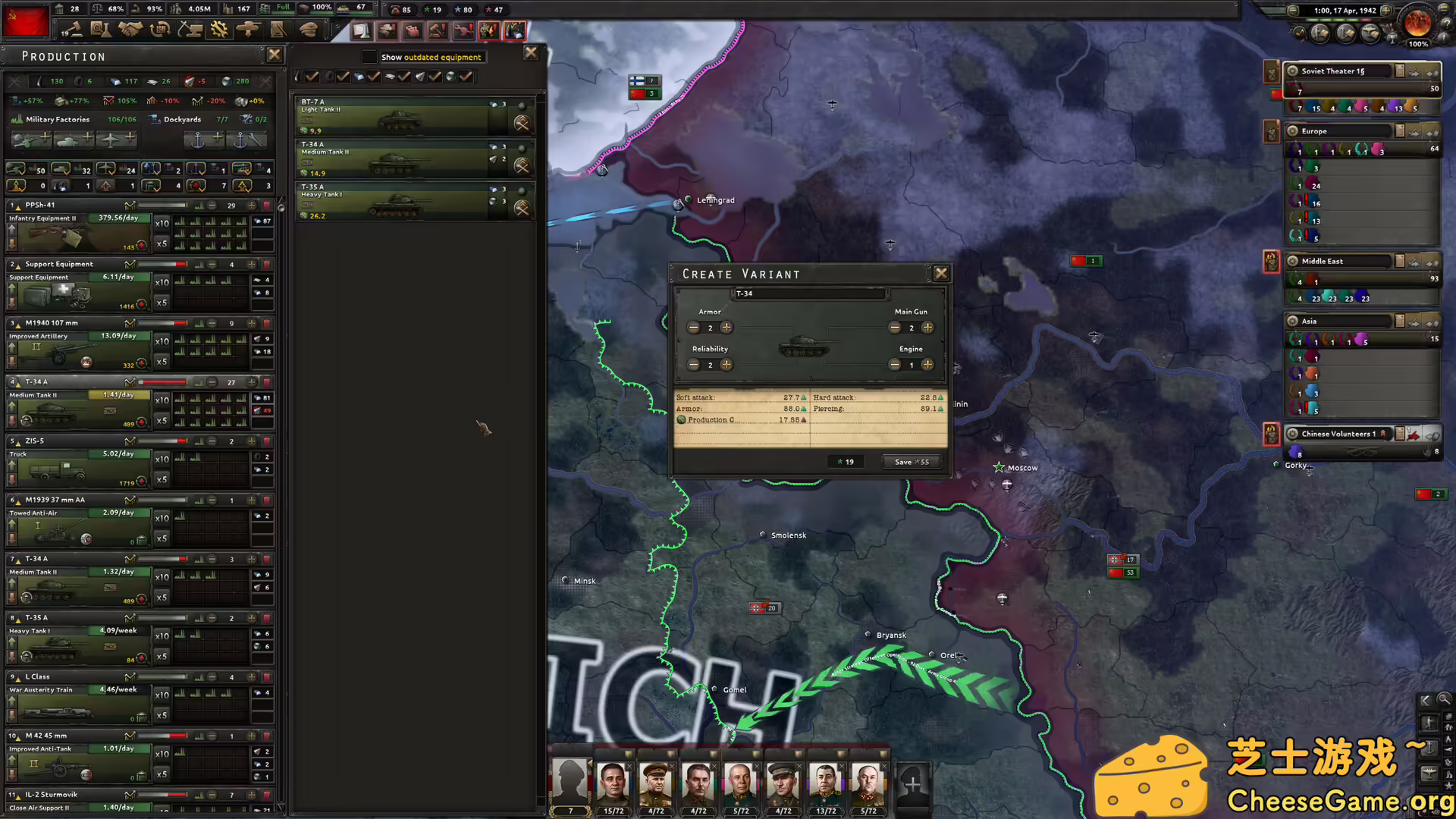Open the Diplomacy menu via the handshake icon
This screenshot has height=819, width=1456.
(131, 30)
